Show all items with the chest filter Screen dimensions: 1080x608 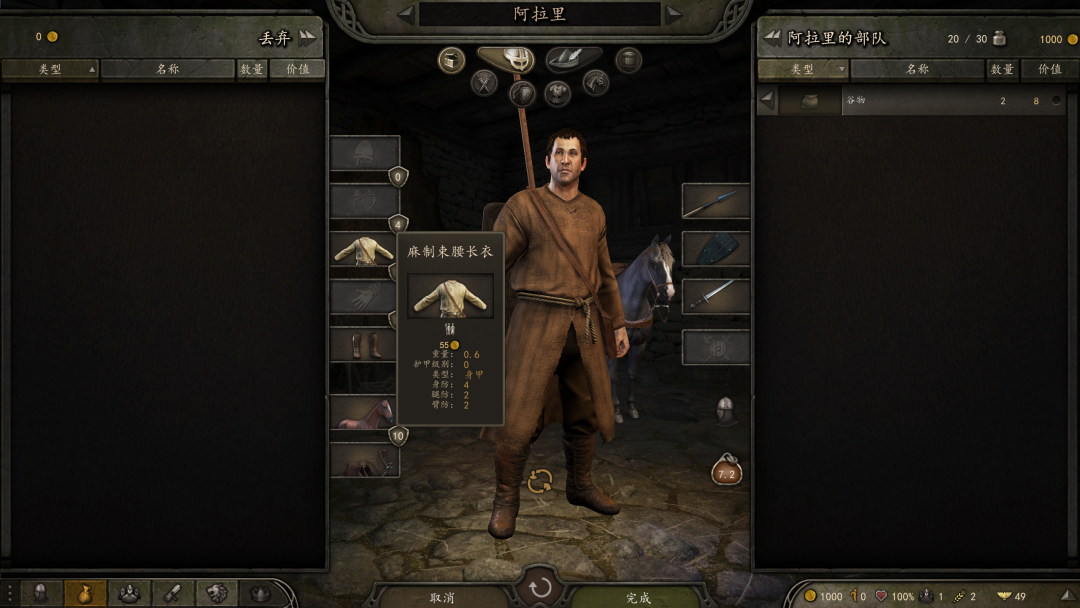[452, 60]
